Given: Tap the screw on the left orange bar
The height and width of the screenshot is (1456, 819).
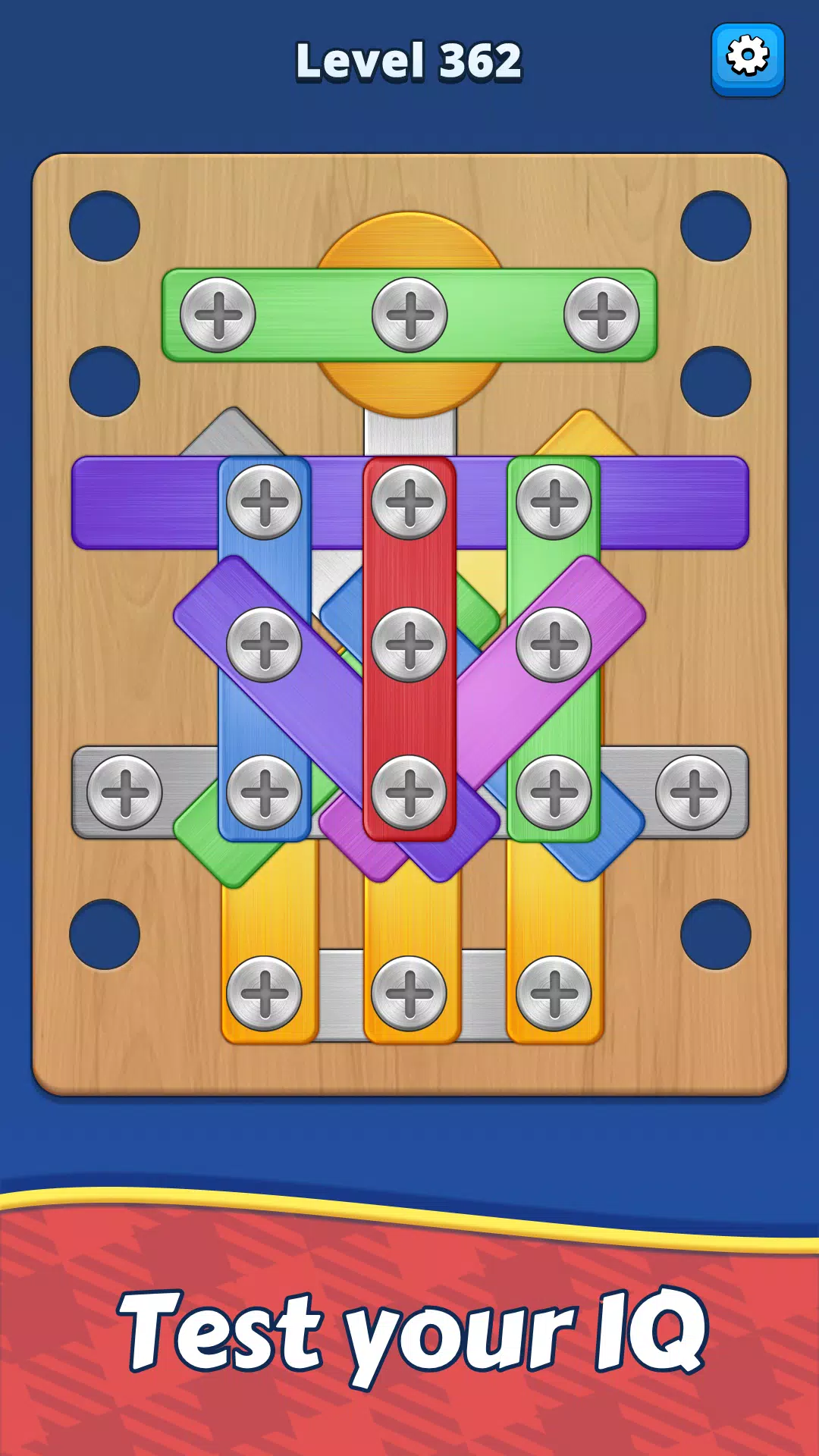Looking at the screenshot, I should coord(265,993).
